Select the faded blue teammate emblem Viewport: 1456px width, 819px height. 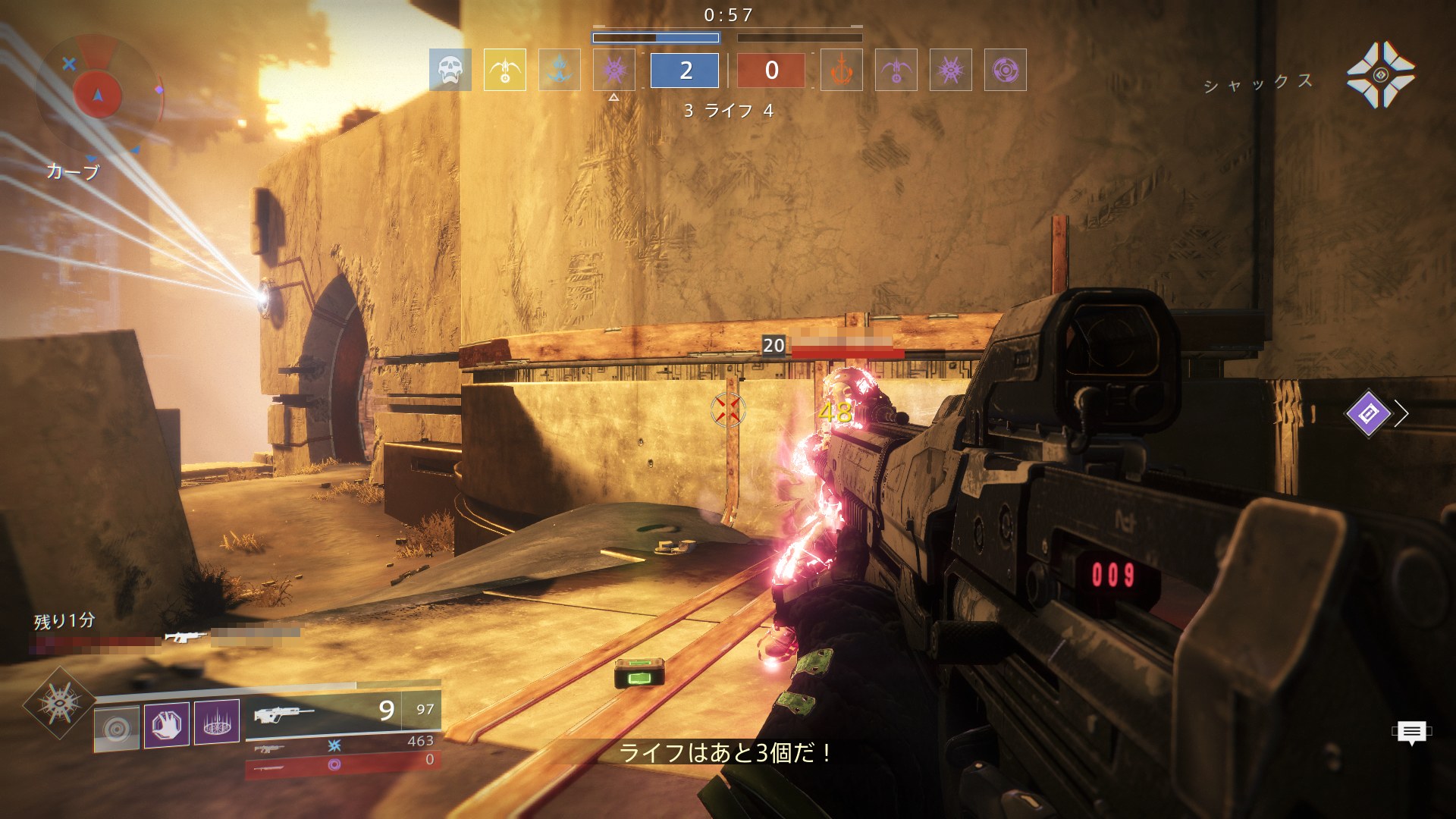point(560,70)
